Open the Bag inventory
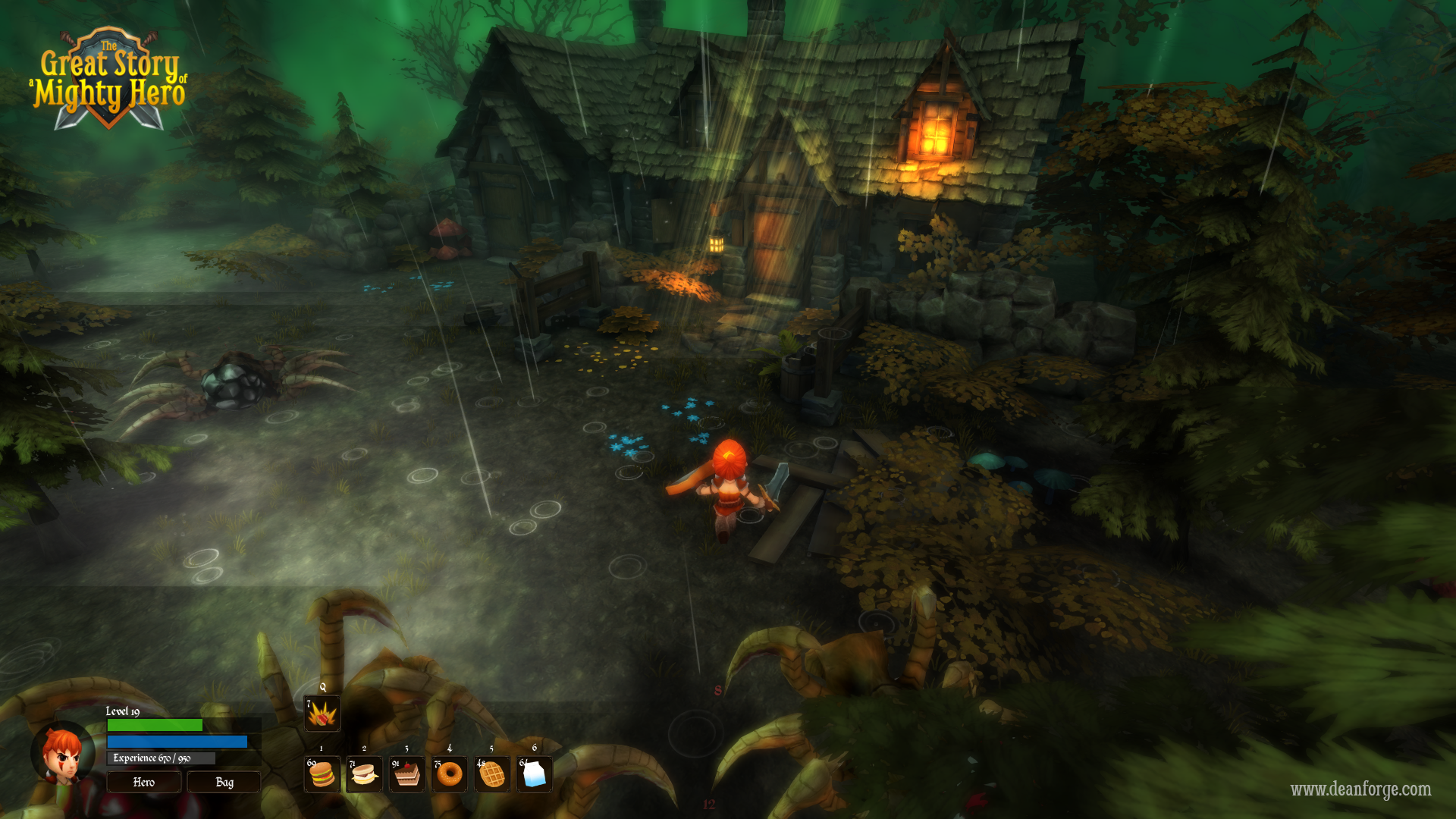This screenshot has width=1456, height=819. 224,782
